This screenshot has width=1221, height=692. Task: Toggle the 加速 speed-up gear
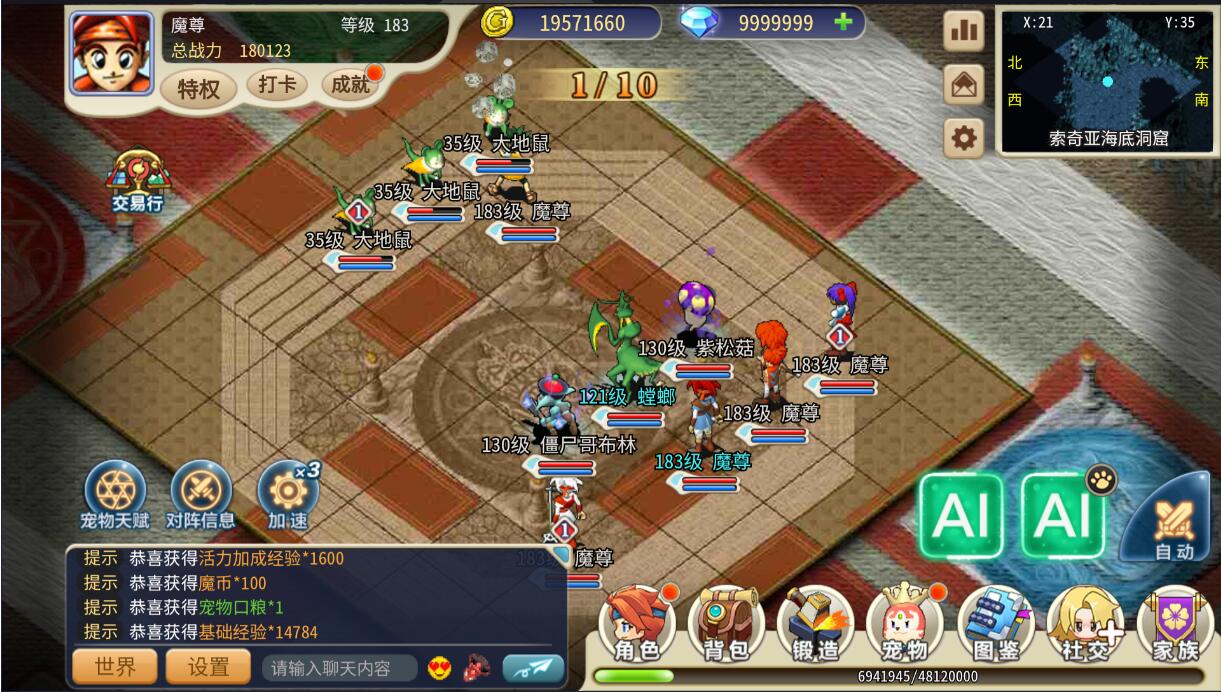click(x=288, y=493)
